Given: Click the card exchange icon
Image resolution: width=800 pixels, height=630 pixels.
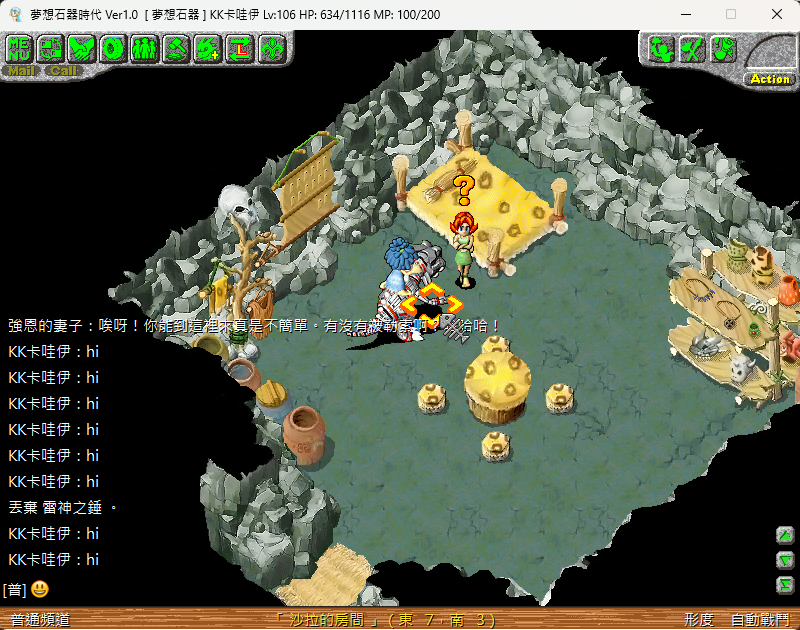Looking at the screenshot, I should pyautogui.click(x=50, y=47).
